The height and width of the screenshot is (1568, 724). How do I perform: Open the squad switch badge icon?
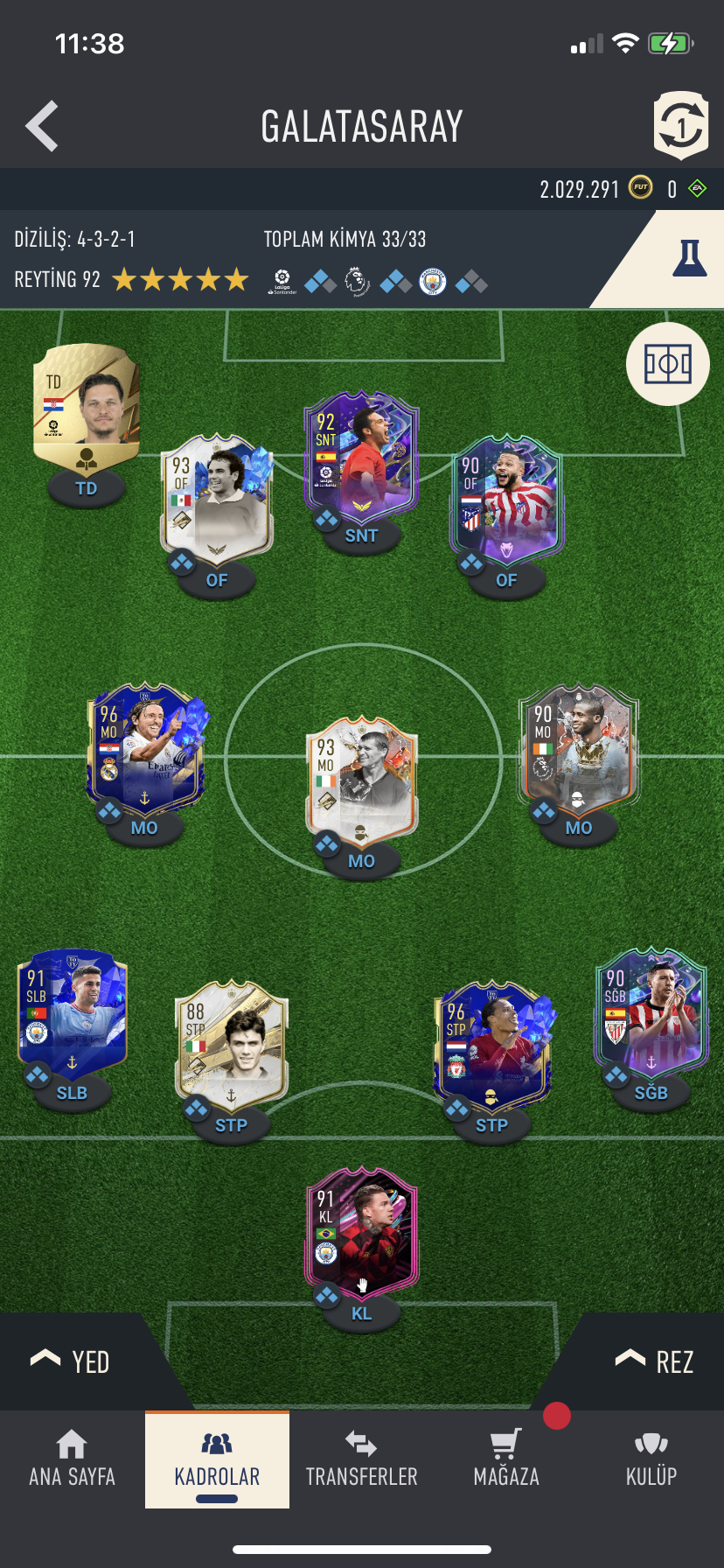pyautogui.click(x=680, y=126)
